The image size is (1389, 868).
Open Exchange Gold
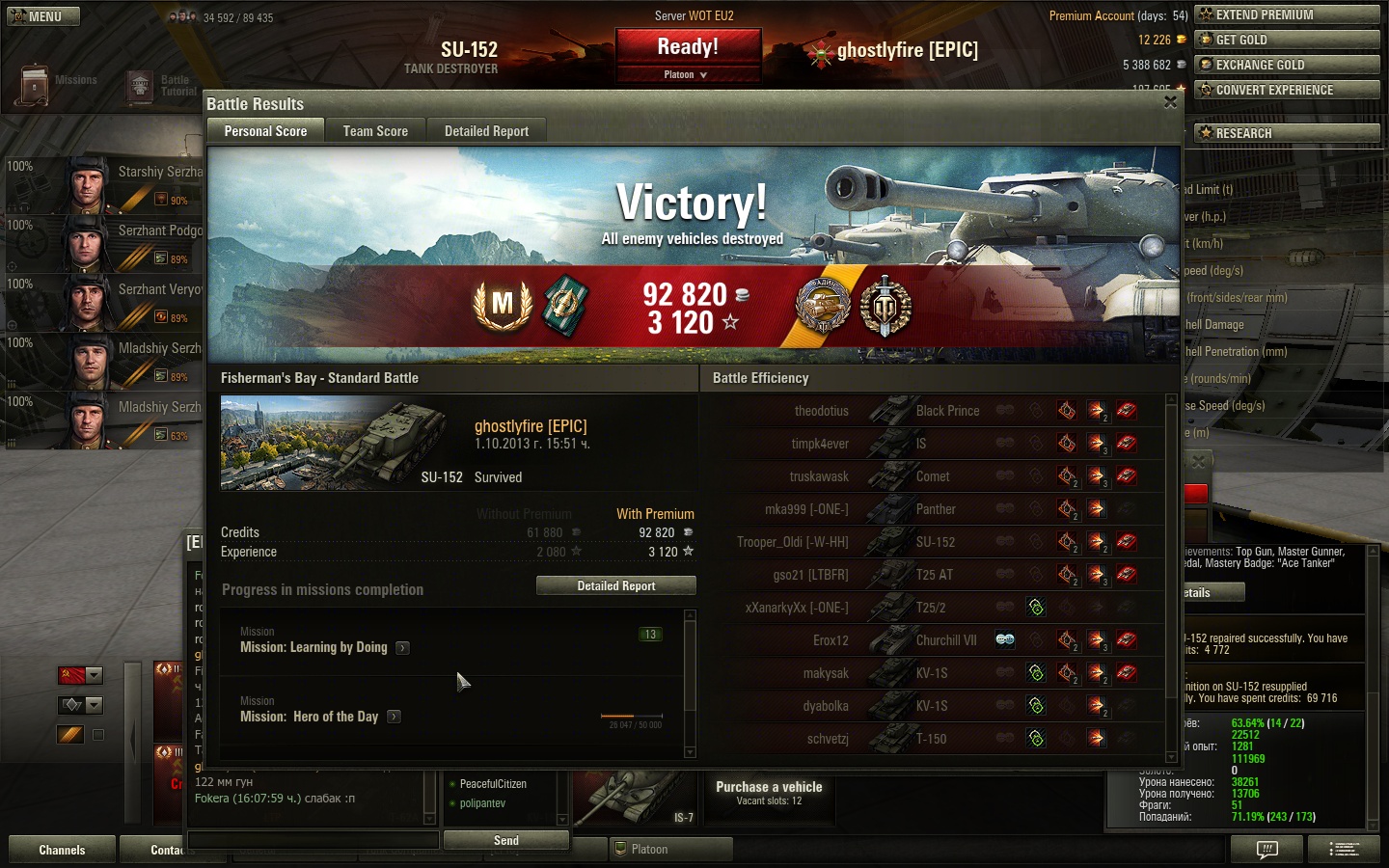[1287, 65]
